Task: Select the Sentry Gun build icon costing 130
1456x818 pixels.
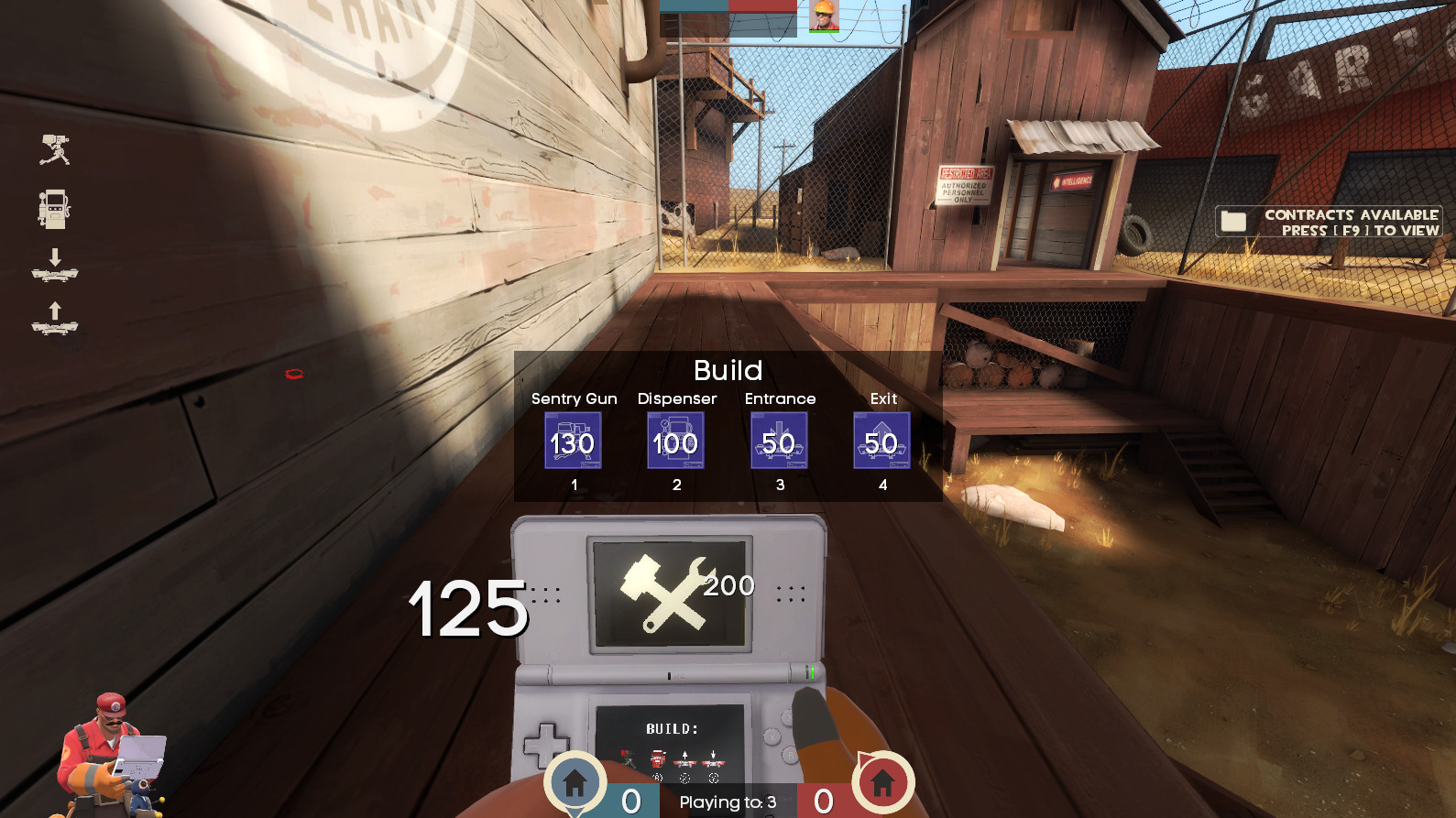Action: [x=573, y=441]
